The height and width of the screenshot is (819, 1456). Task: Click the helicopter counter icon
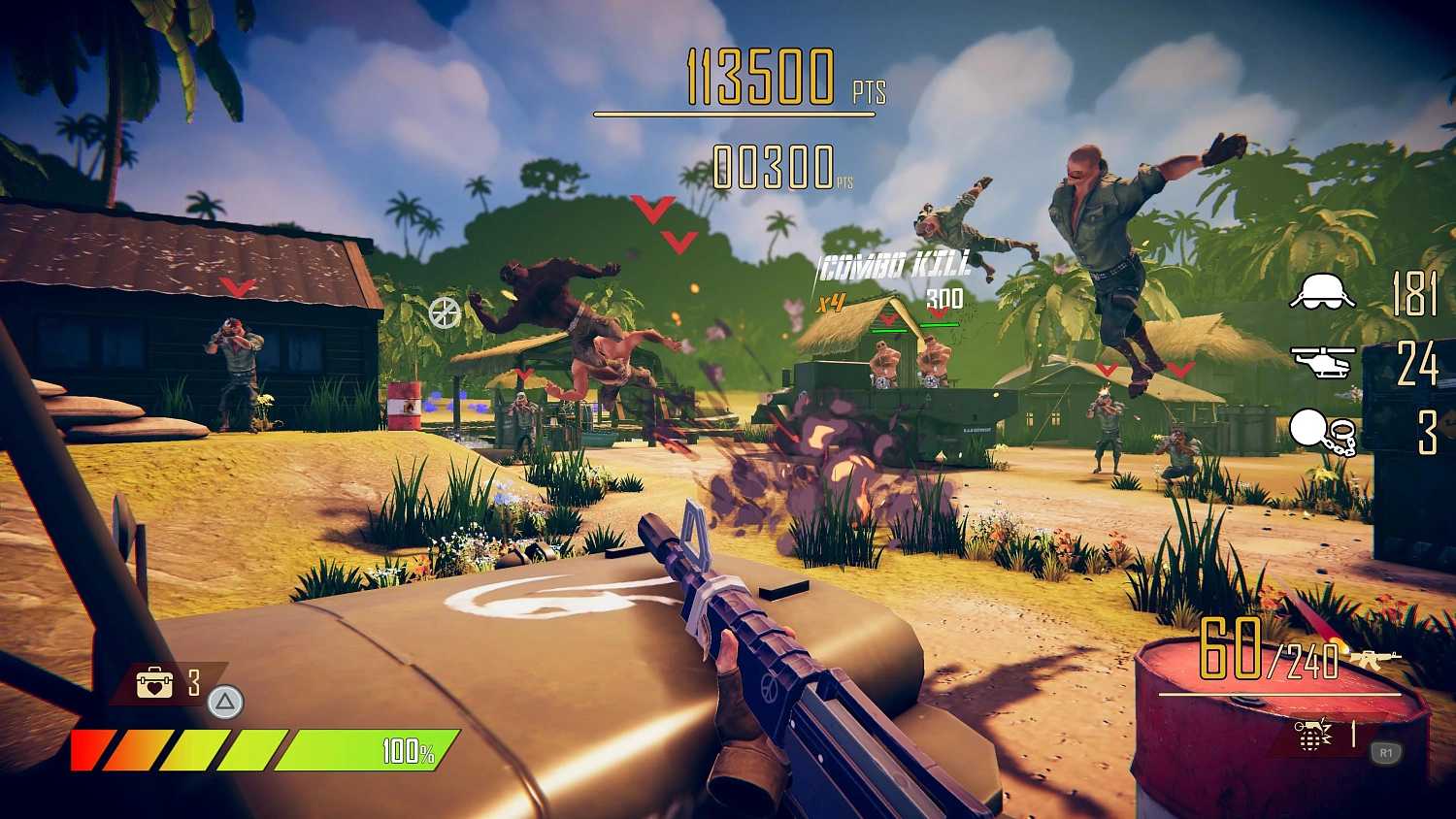(x=1322, y=362)
